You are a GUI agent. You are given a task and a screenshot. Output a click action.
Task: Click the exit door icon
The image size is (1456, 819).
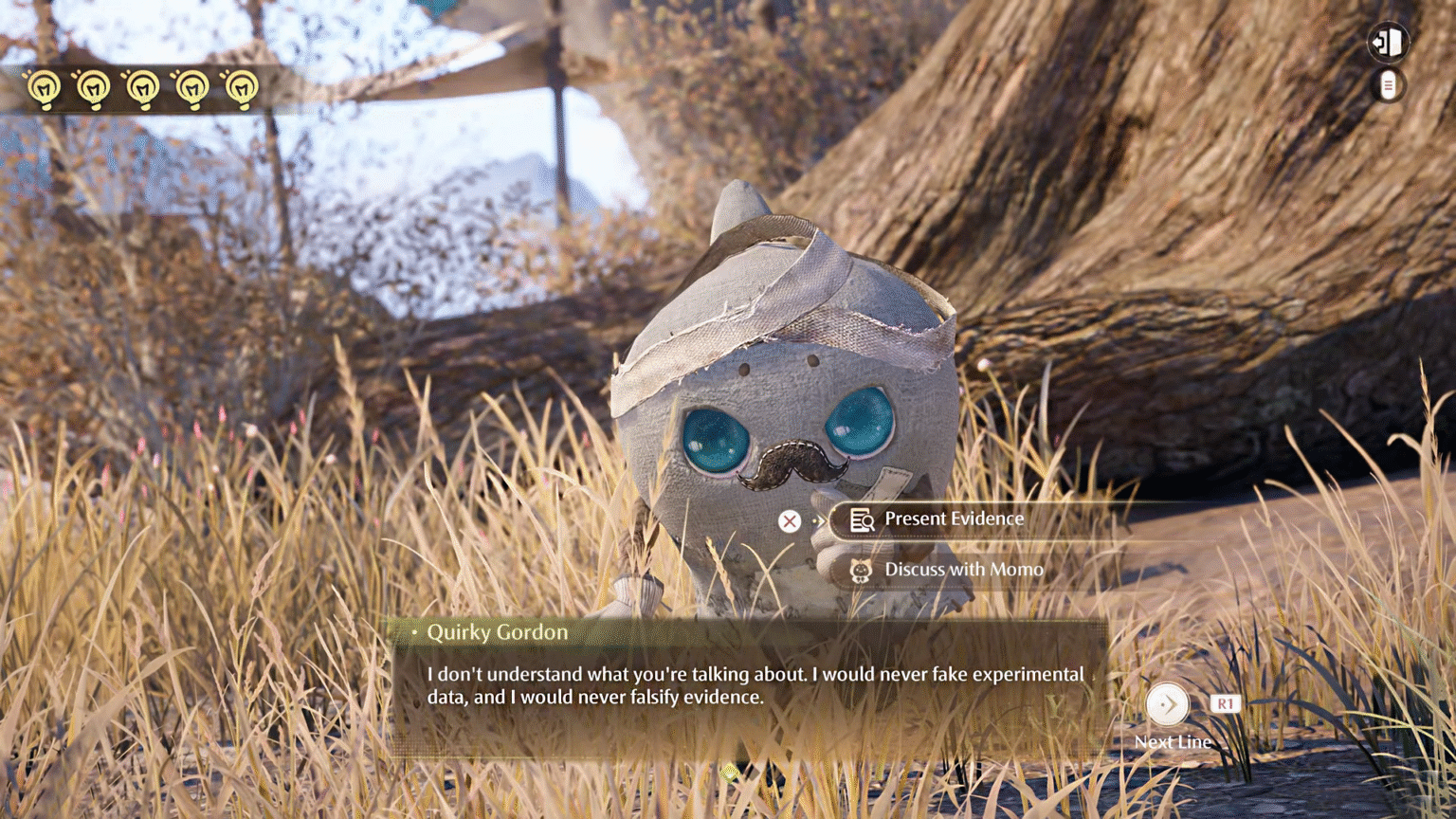(x=1388, y=42)
